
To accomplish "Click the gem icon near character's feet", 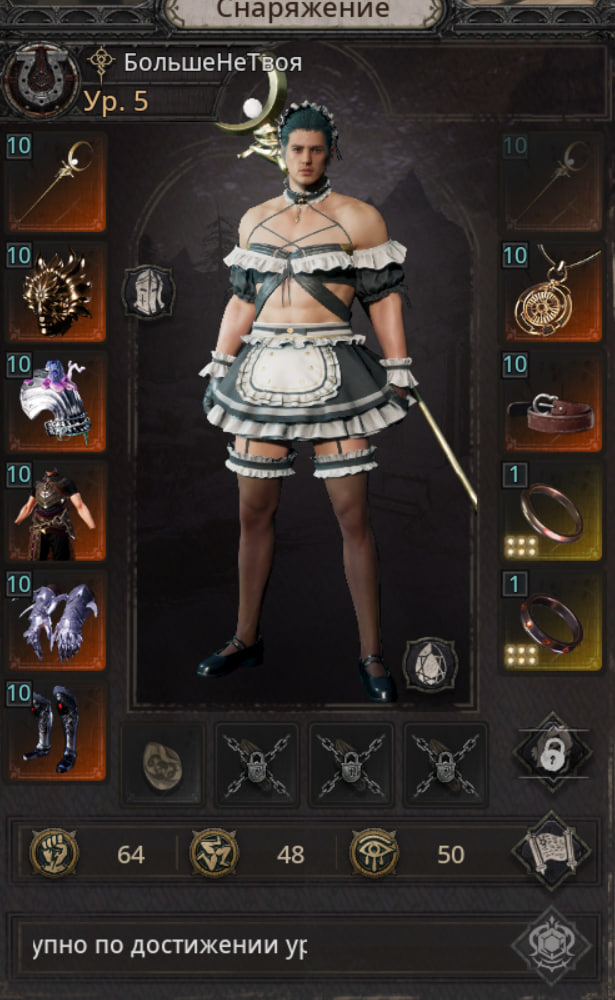I will pyautogui.click(x=430, y=664).
